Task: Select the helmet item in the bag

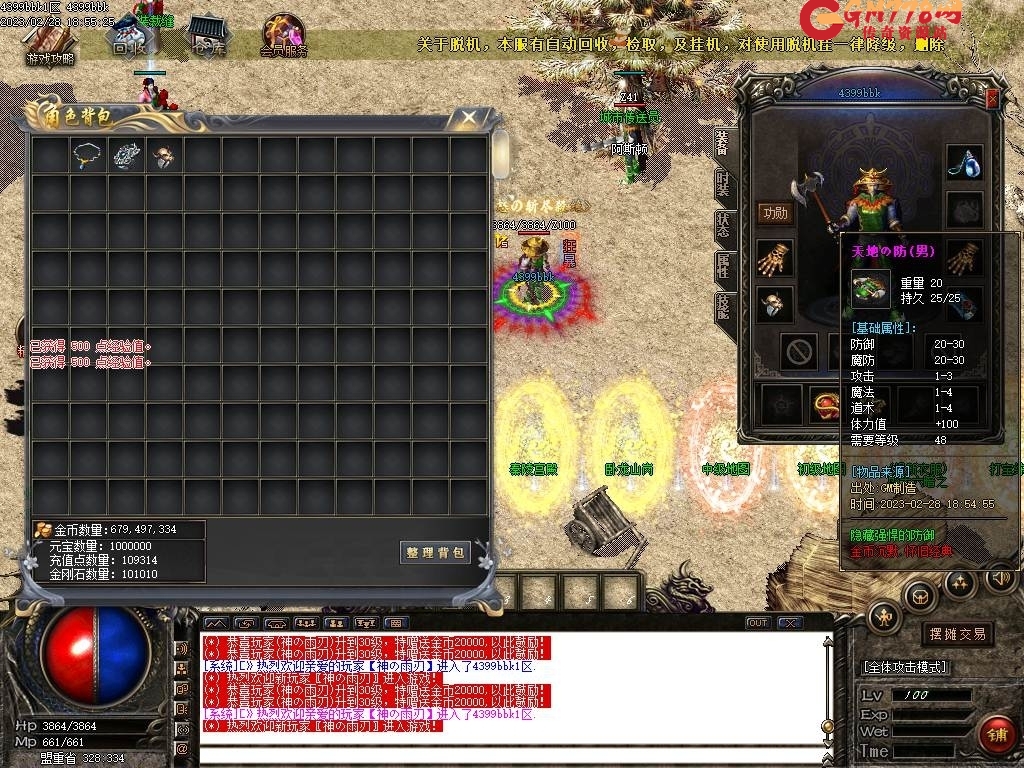Action: [164, 155]
